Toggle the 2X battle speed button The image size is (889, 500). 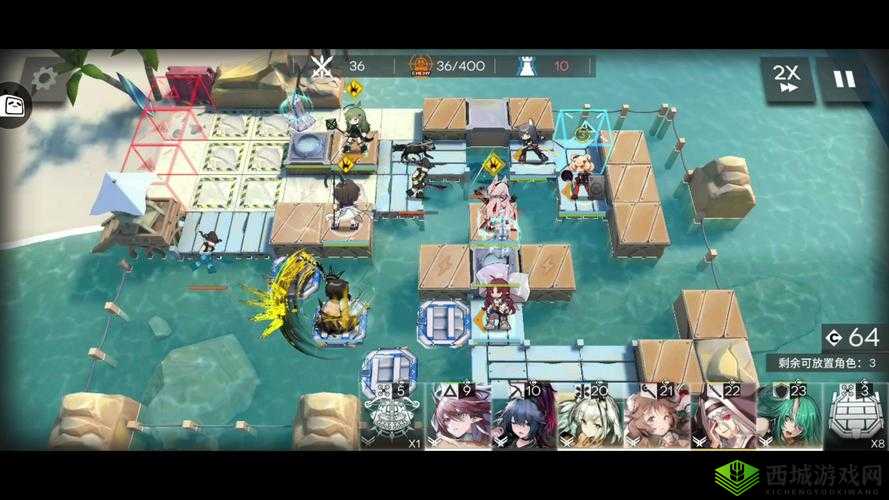coord(787,79)
